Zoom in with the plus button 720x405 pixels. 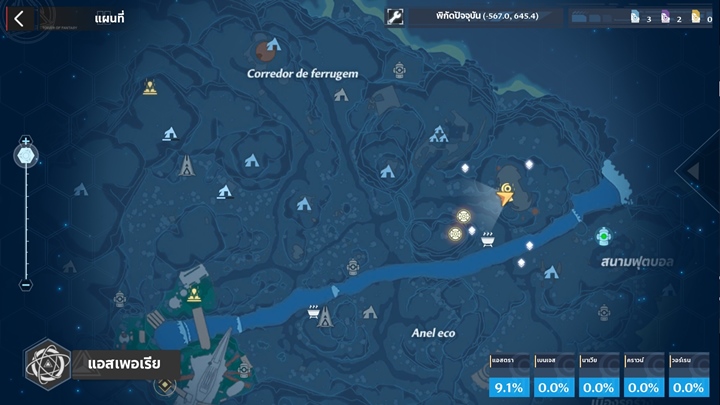click(x=26, y=141)
